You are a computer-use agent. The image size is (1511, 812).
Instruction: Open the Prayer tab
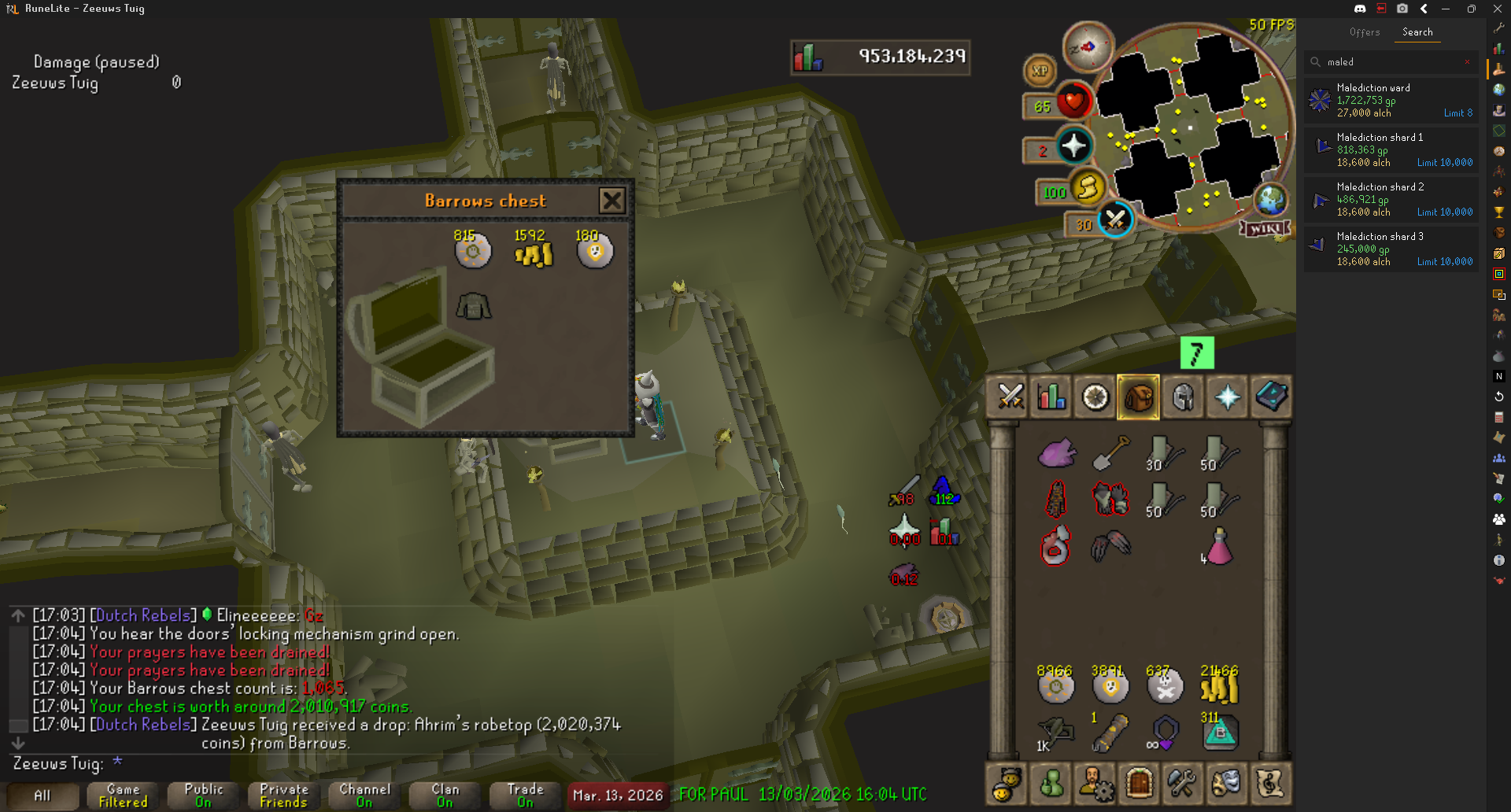click(x=1227, y=397)
